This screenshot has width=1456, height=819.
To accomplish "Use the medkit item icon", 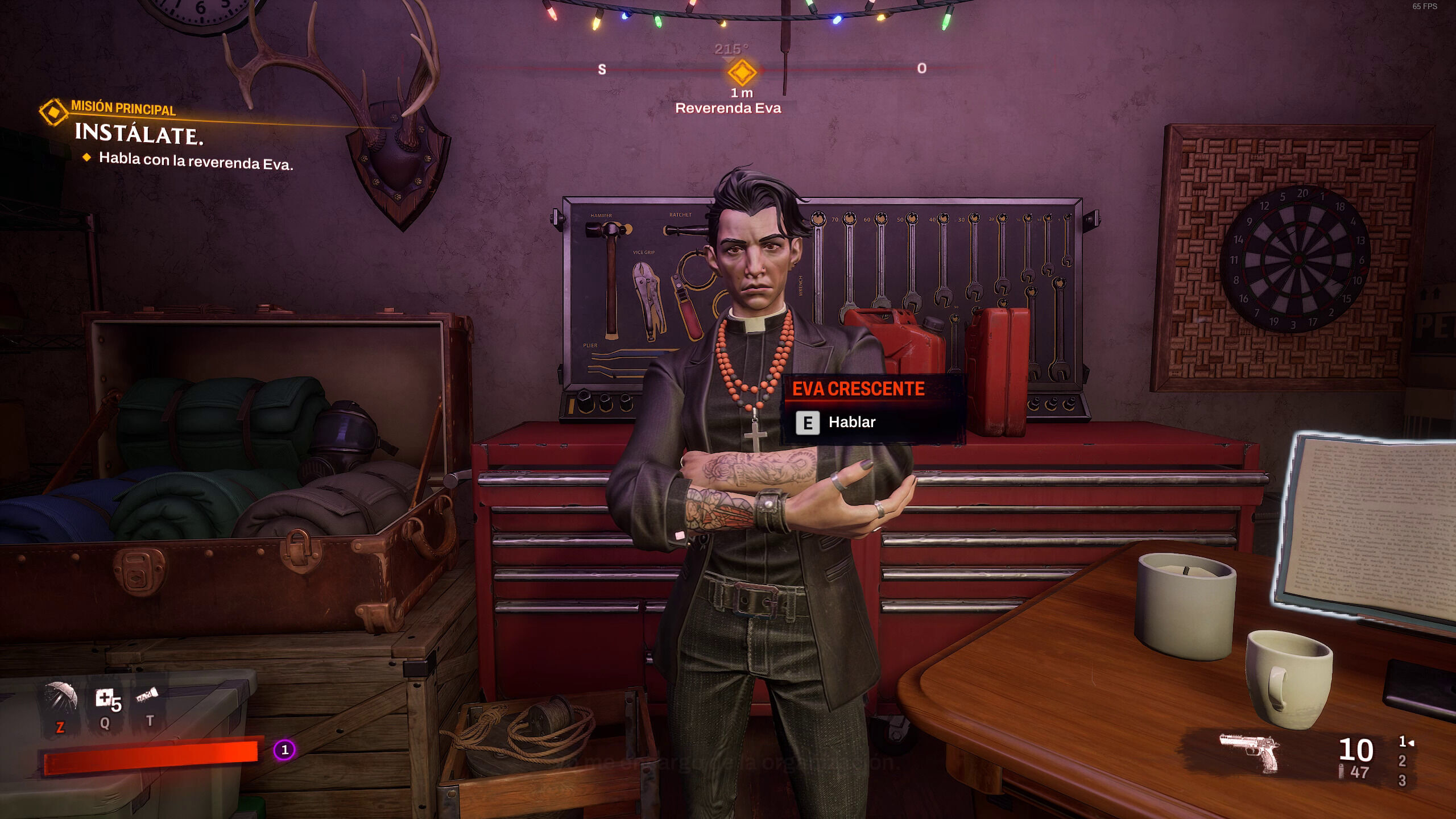I will click(105, 698).
